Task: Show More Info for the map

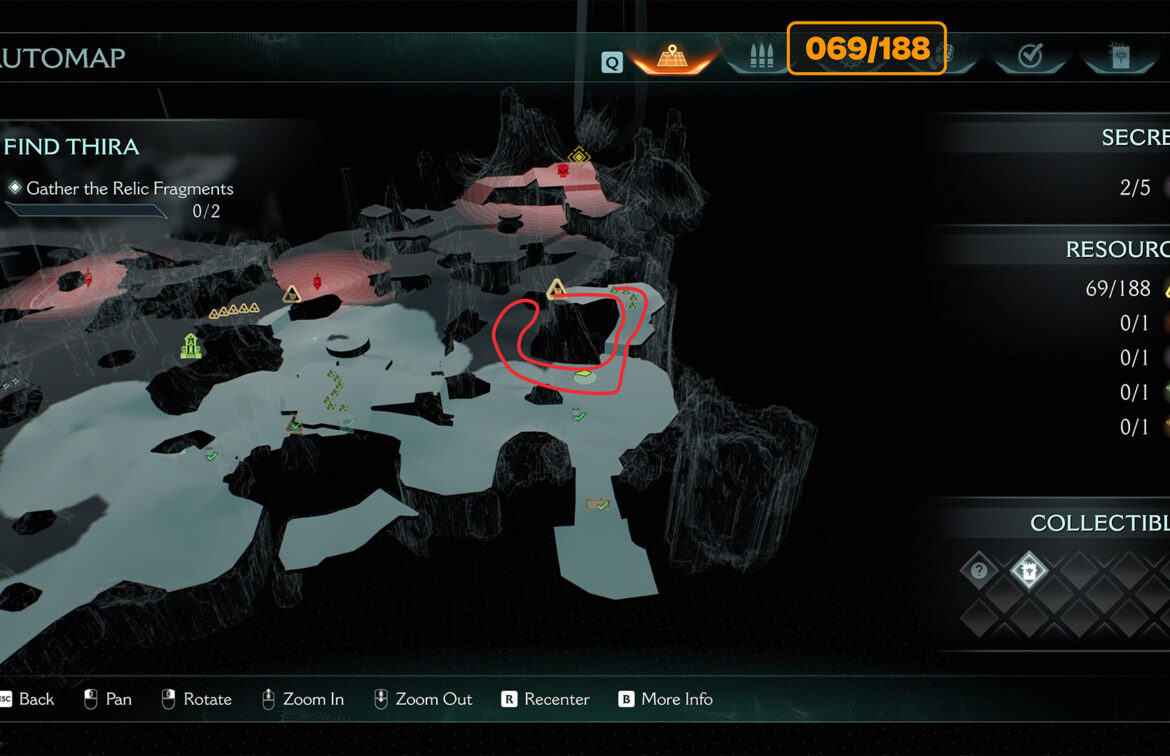Action: [x=666, y=699]
